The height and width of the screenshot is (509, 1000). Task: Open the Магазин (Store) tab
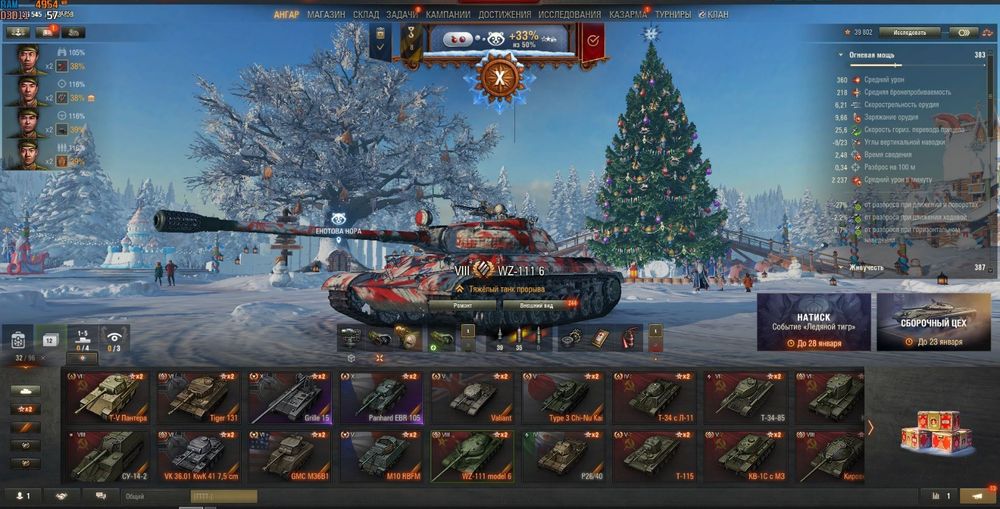tap(326, 15)
